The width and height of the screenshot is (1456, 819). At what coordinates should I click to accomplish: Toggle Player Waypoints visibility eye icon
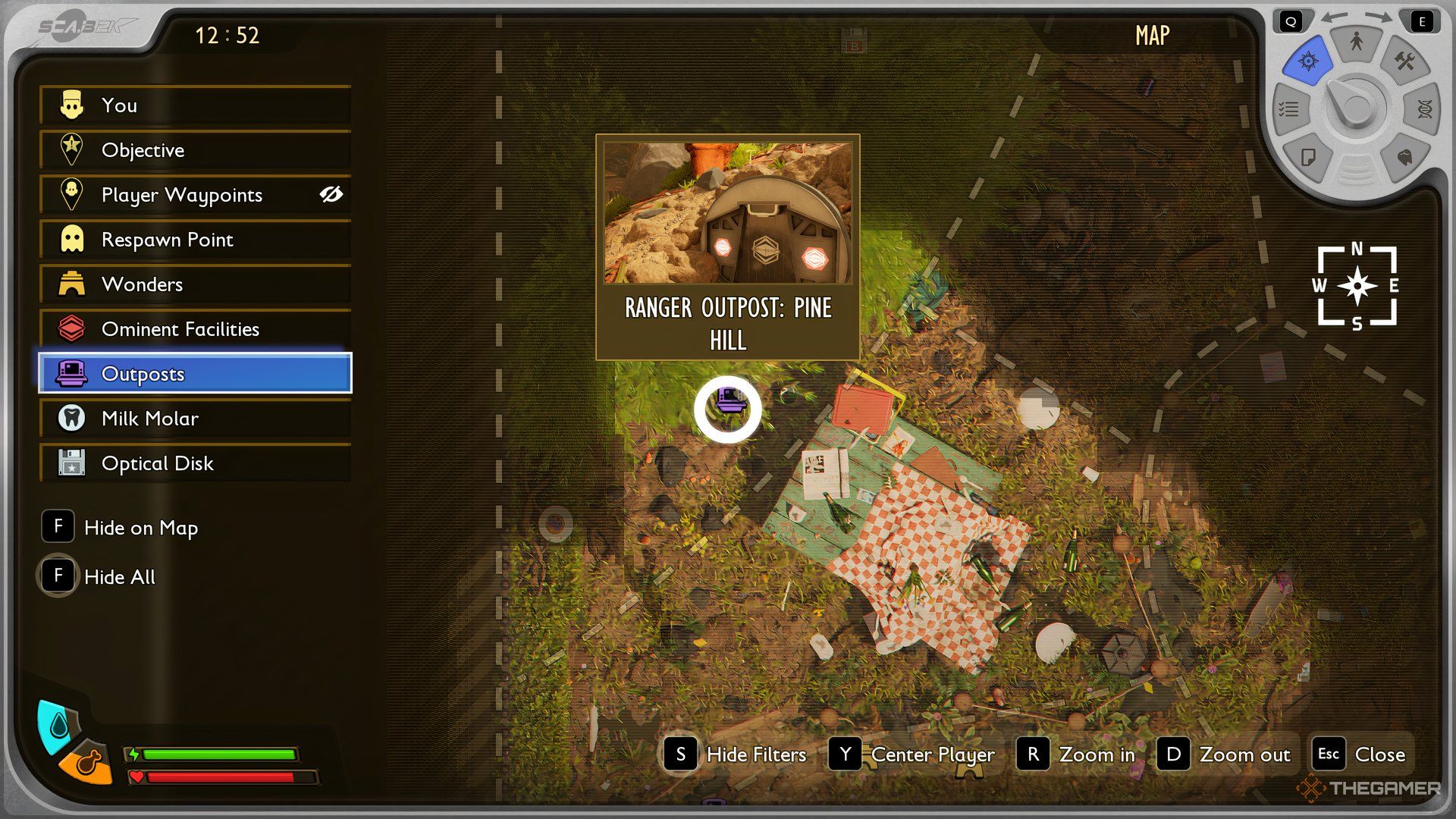point(331,195)
